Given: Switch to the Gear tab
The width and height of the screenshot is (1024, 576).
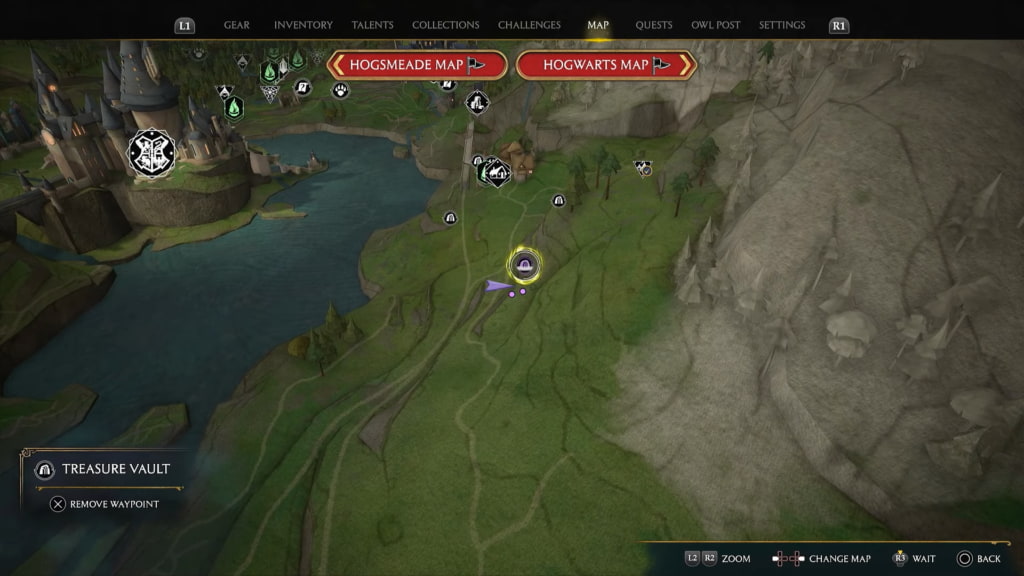Looking at the screenshot, I should click(x=237, y=25).
